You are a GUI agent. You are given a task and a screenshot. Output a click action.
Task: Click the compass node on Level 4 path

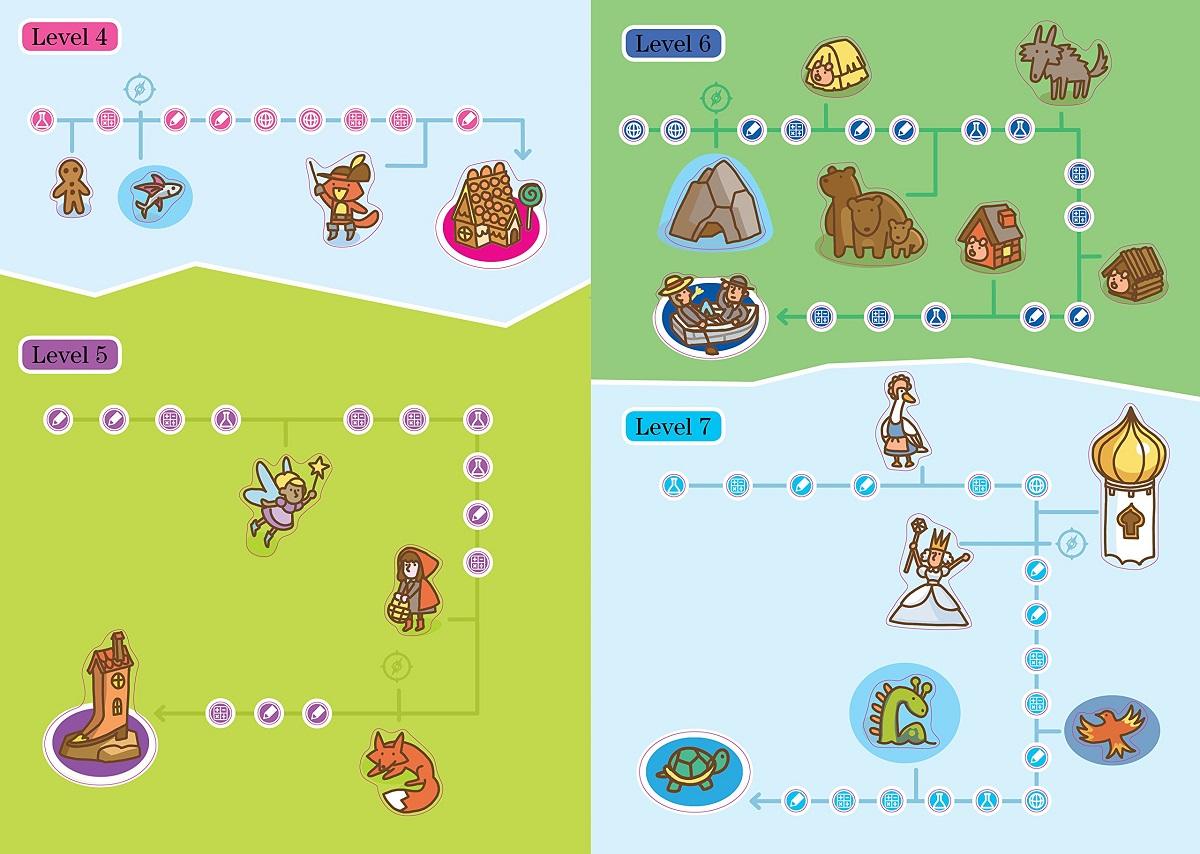coord(138,88)
